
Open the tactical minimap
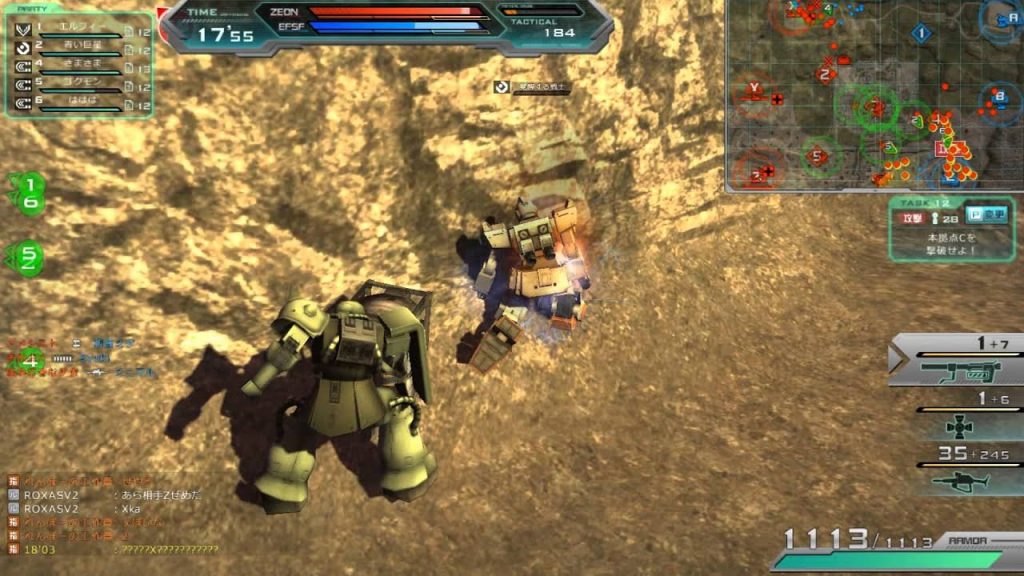[873, 95]
